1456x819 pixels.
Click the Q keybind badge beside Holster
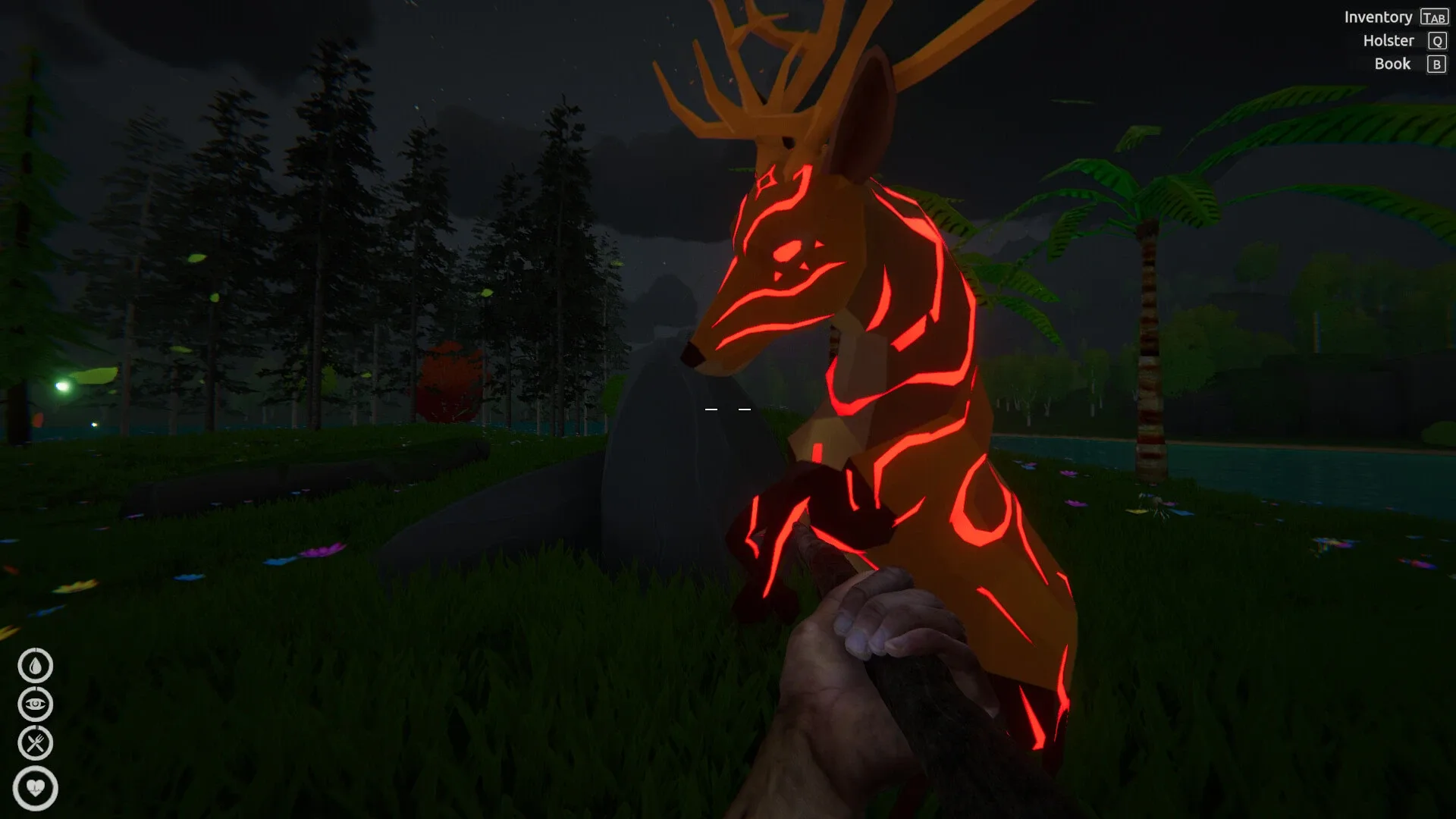pyautogui.click(x=1436, y=41)
